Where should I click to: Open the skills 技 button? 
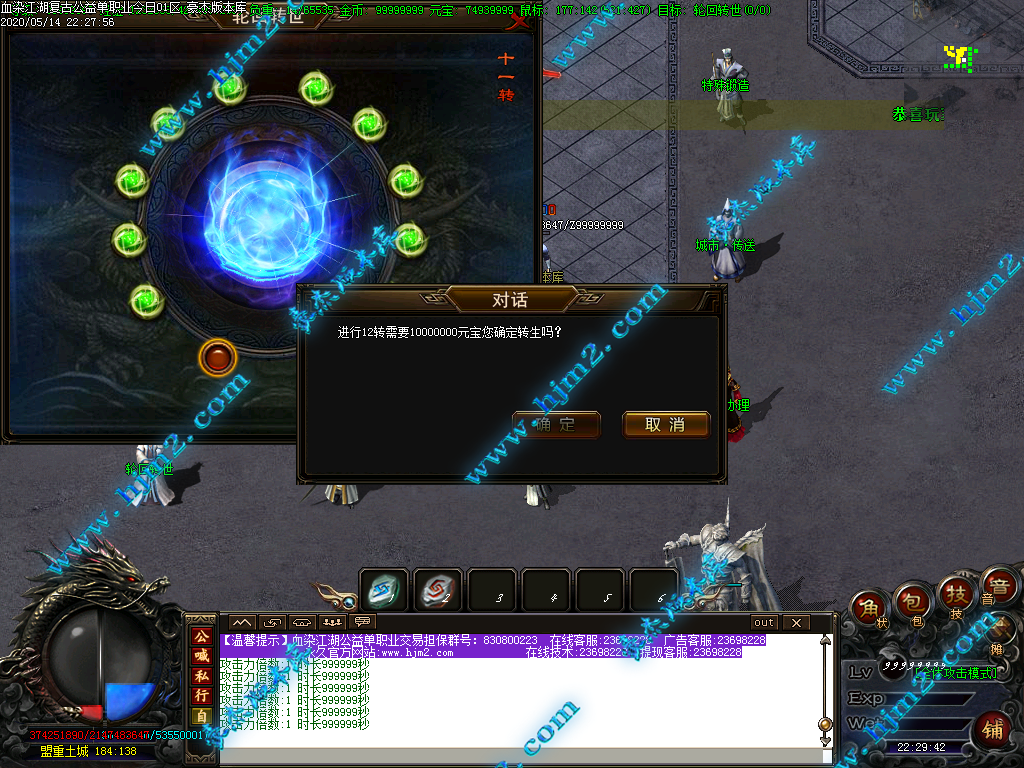pyautogui.click(x=956, y=596)
